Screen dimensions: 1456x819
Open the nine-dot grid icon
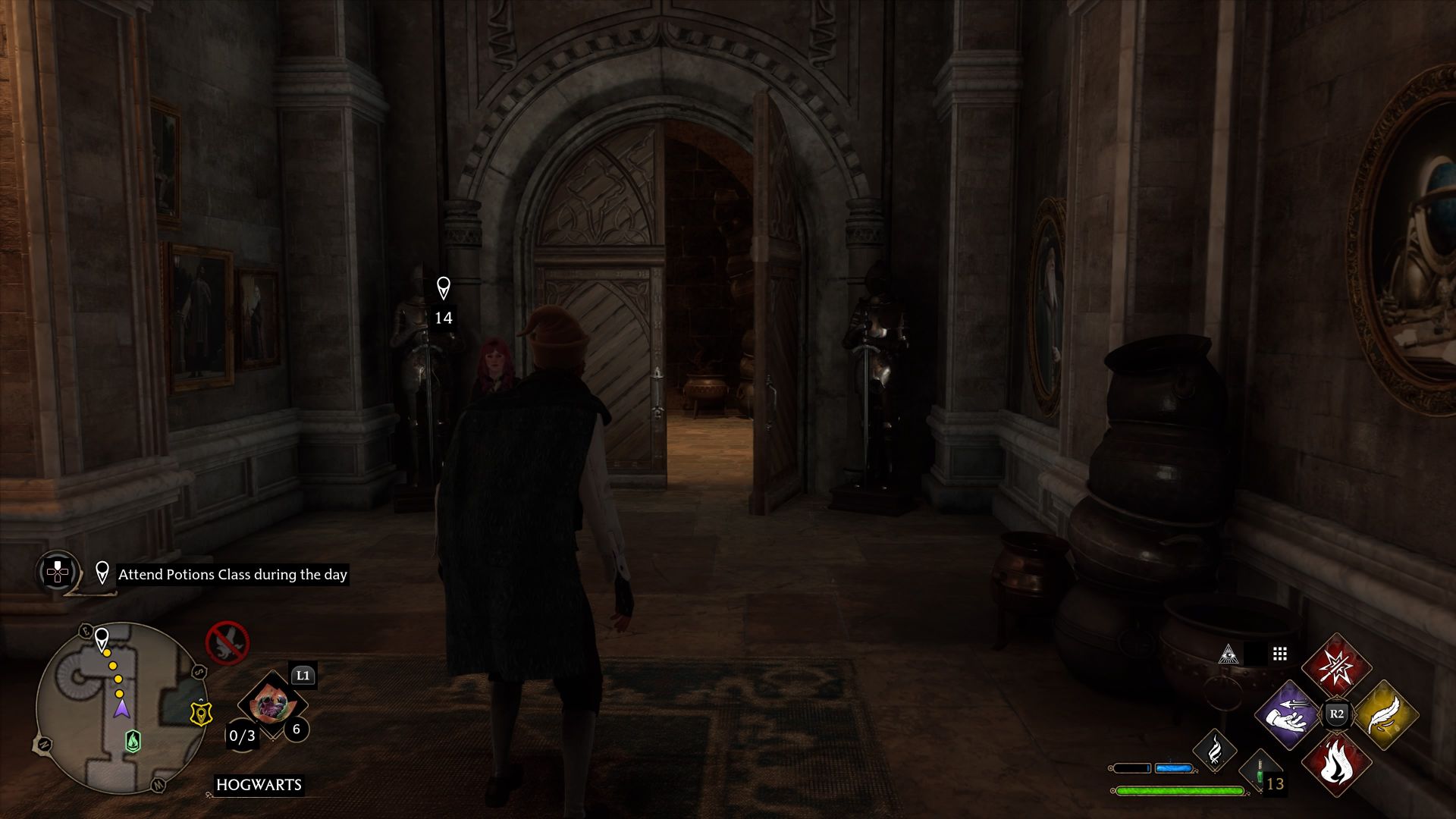pyautogui.click(x=1280, y=654)
